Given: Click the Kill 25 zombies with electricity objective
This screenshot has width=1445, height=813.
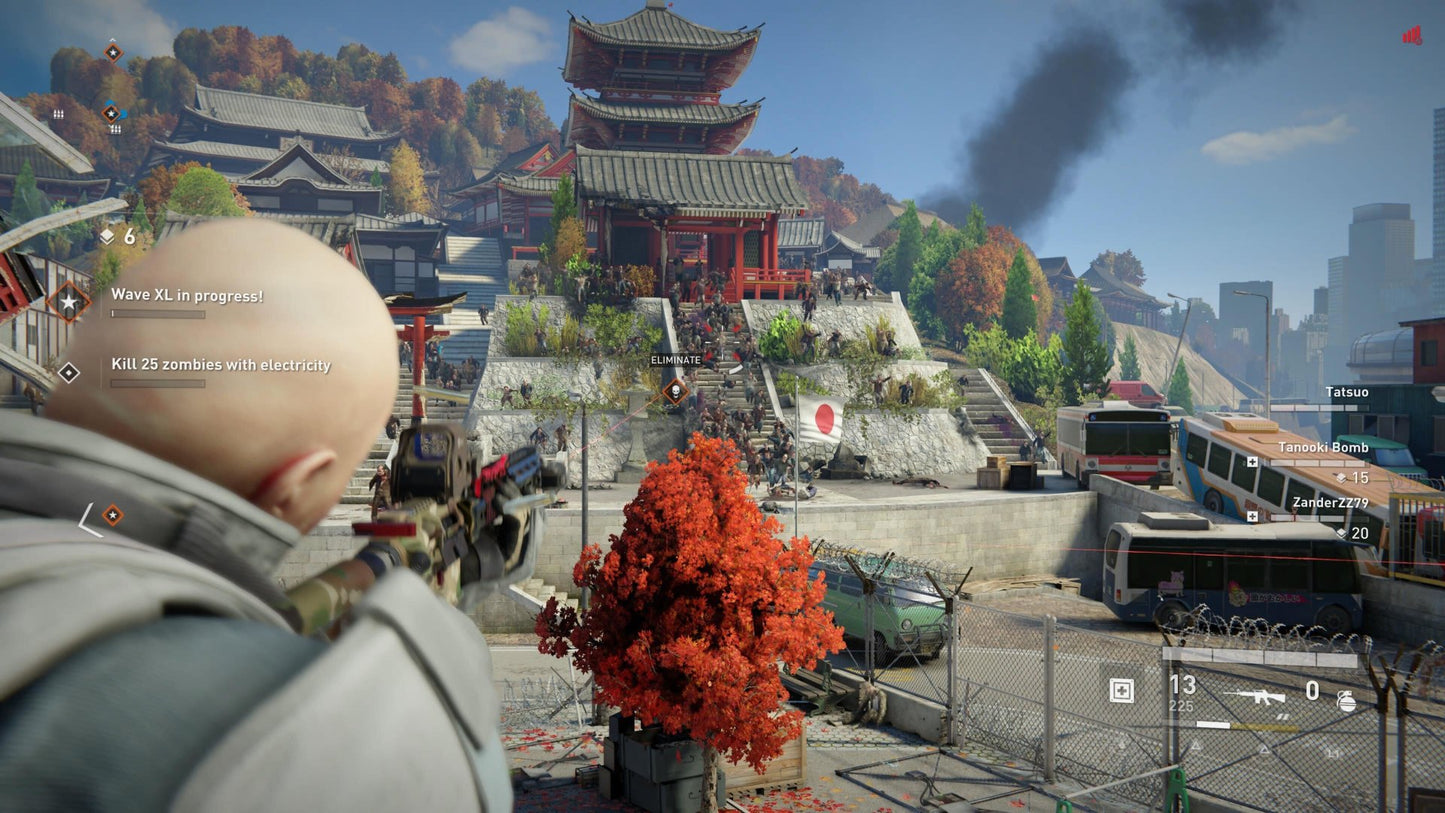Looking at the screenshot, I should 220,366.
